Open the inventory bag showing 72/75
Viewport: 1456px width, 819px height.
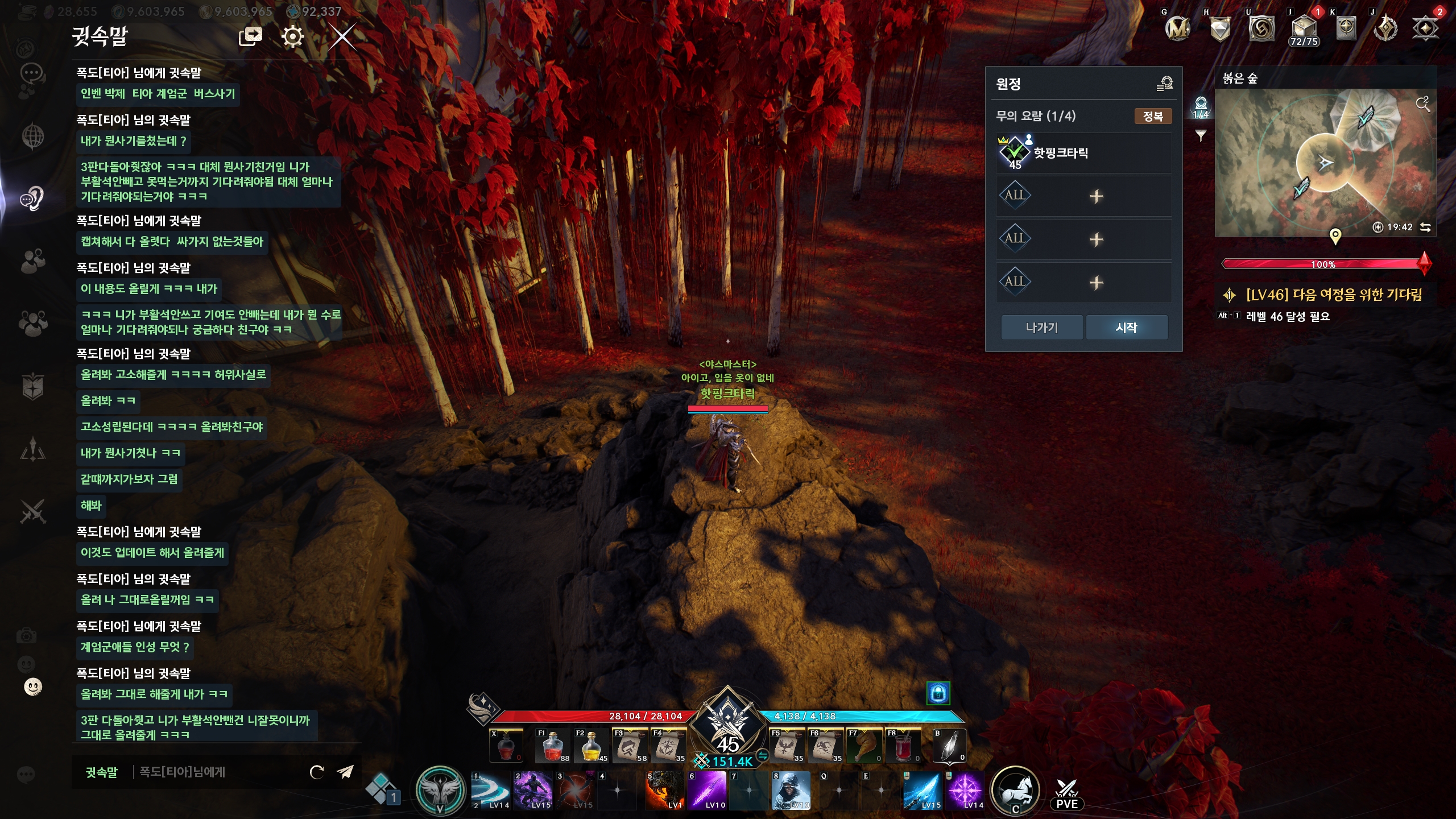pos(1304,30)
